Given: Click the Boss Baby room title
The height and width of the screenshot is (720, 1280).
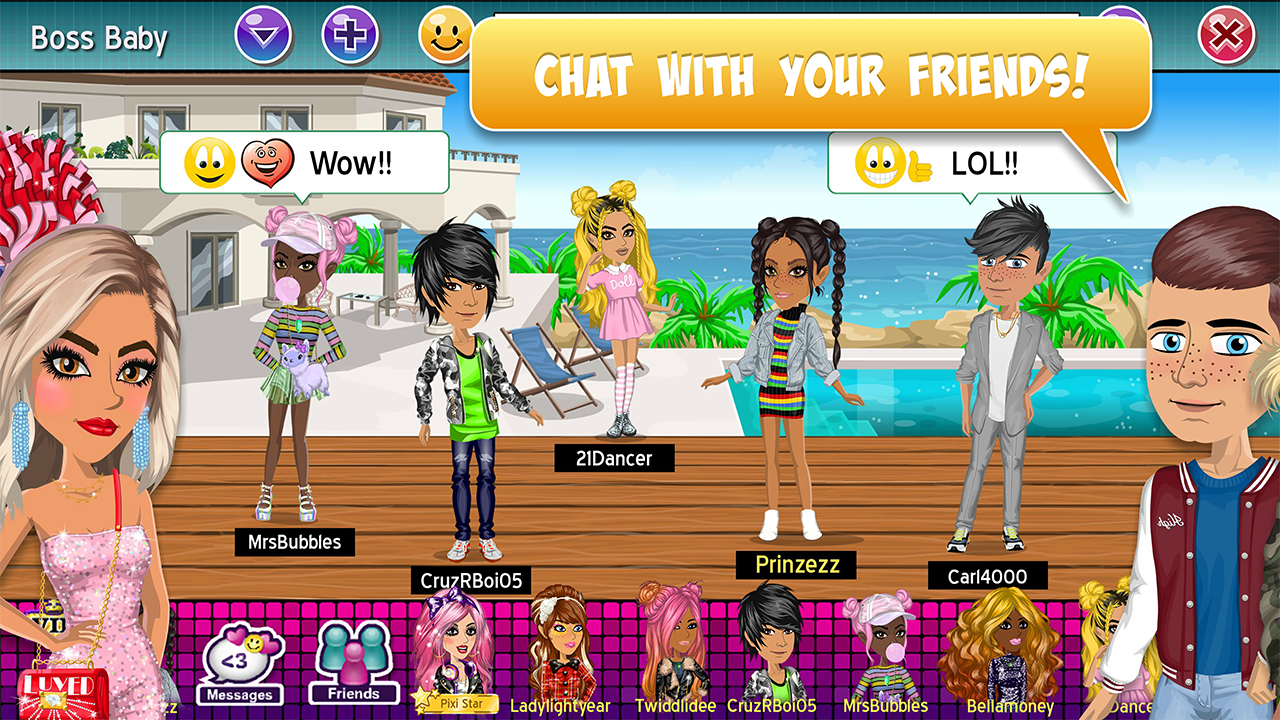Looking at the screenshot, I should [98, 38].
